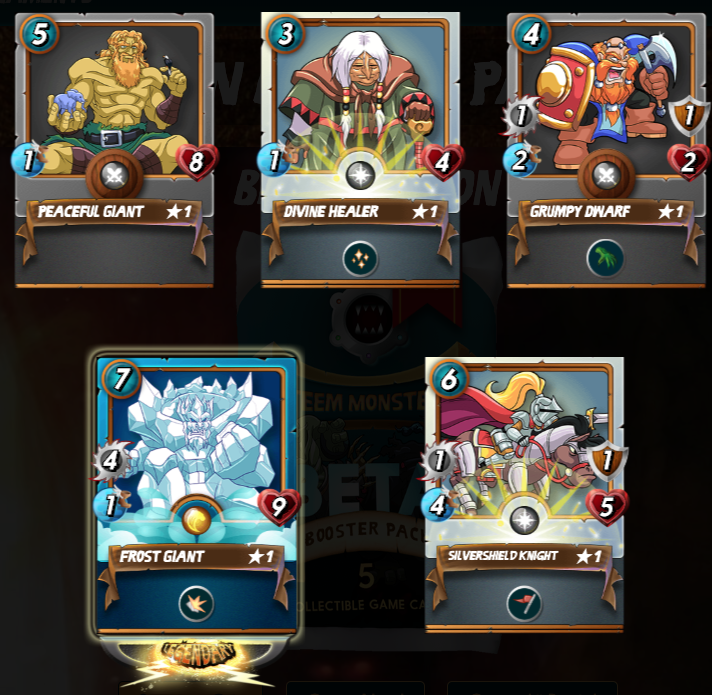Show Frost Giant's ability icon details

(196, 603)
